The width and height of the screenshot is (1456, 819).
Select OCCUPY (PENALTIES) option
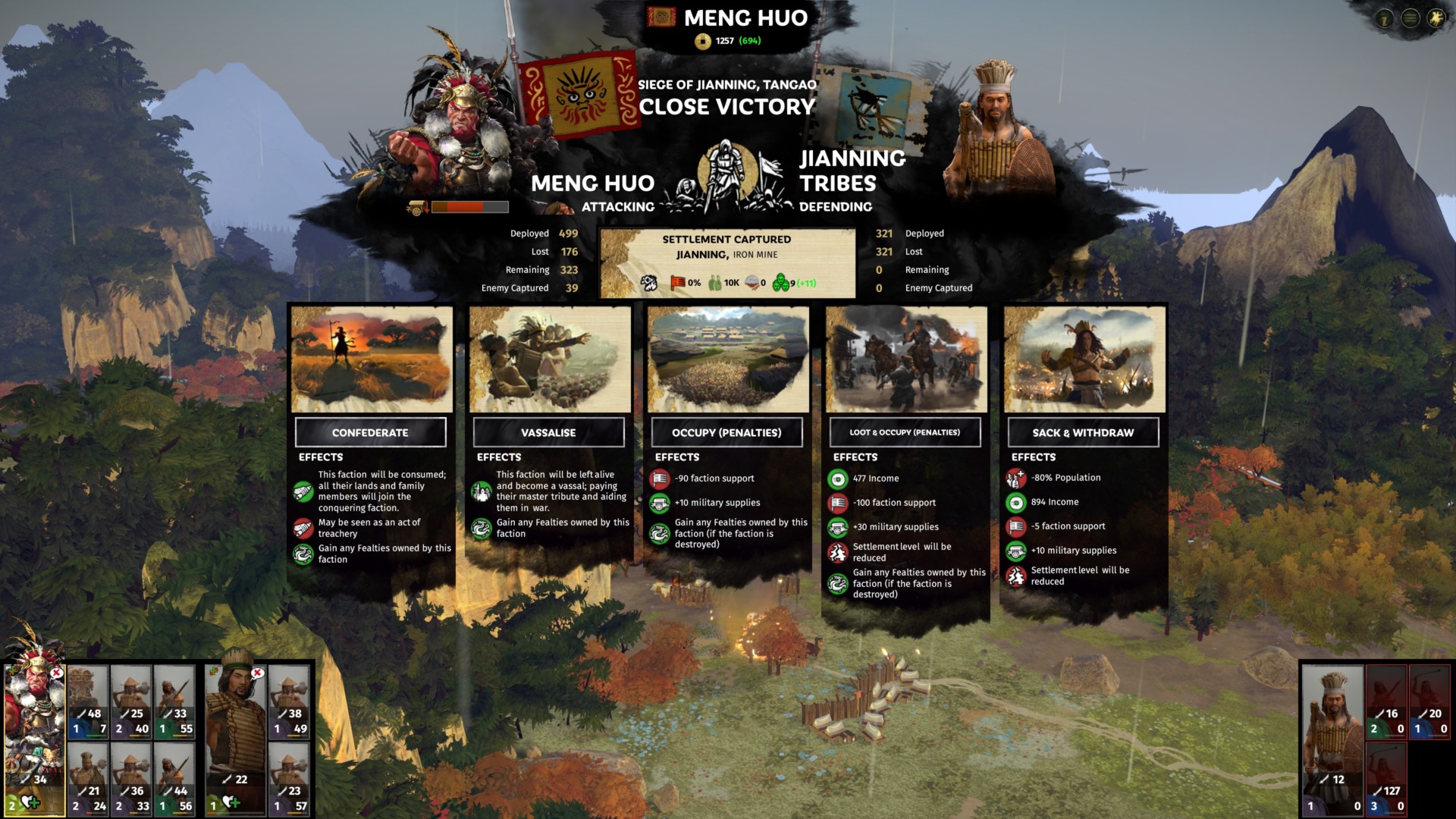pyautogui.click(x=726, y=432)
